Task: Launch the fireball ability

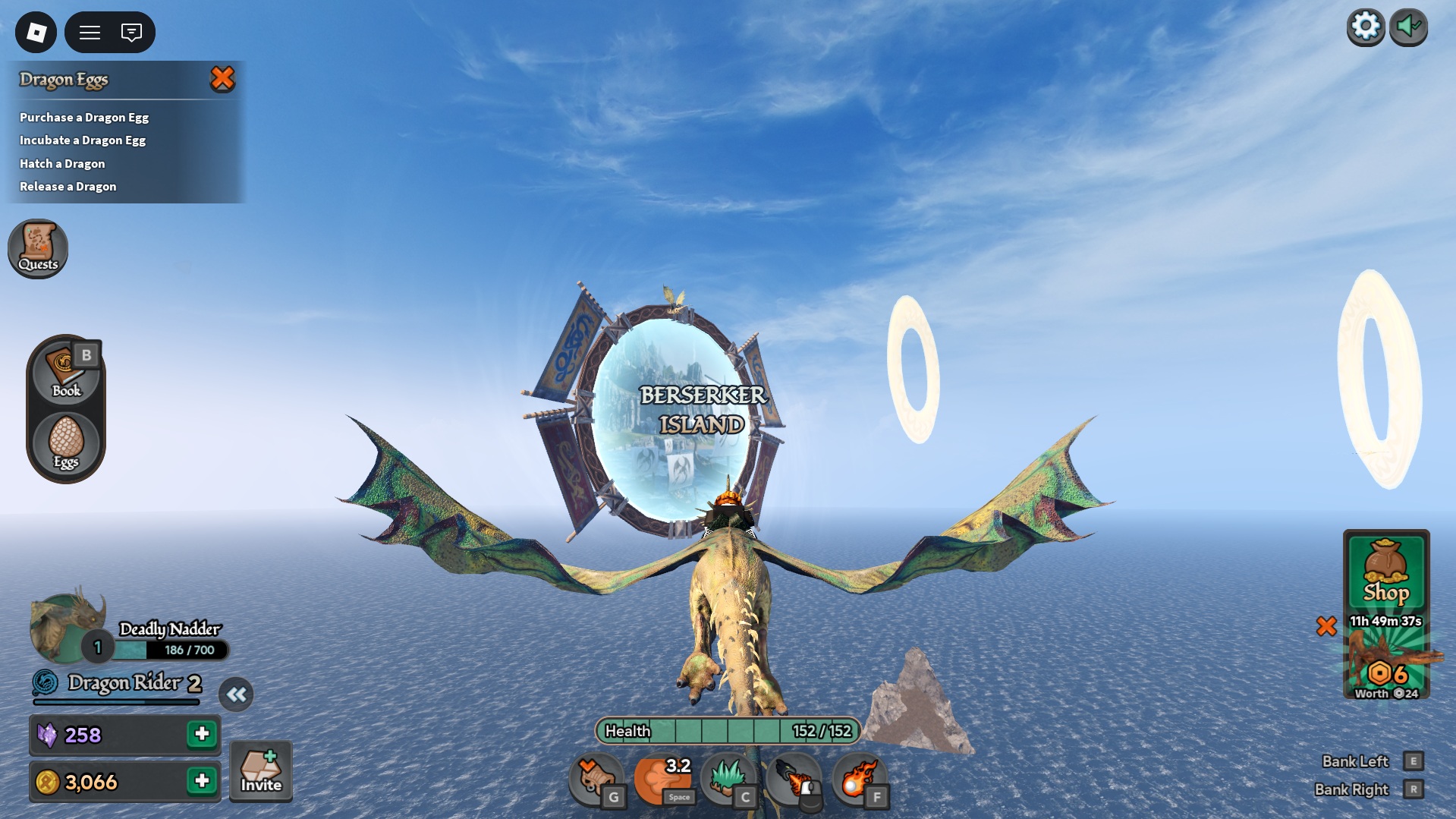Action: click(860, 777)
